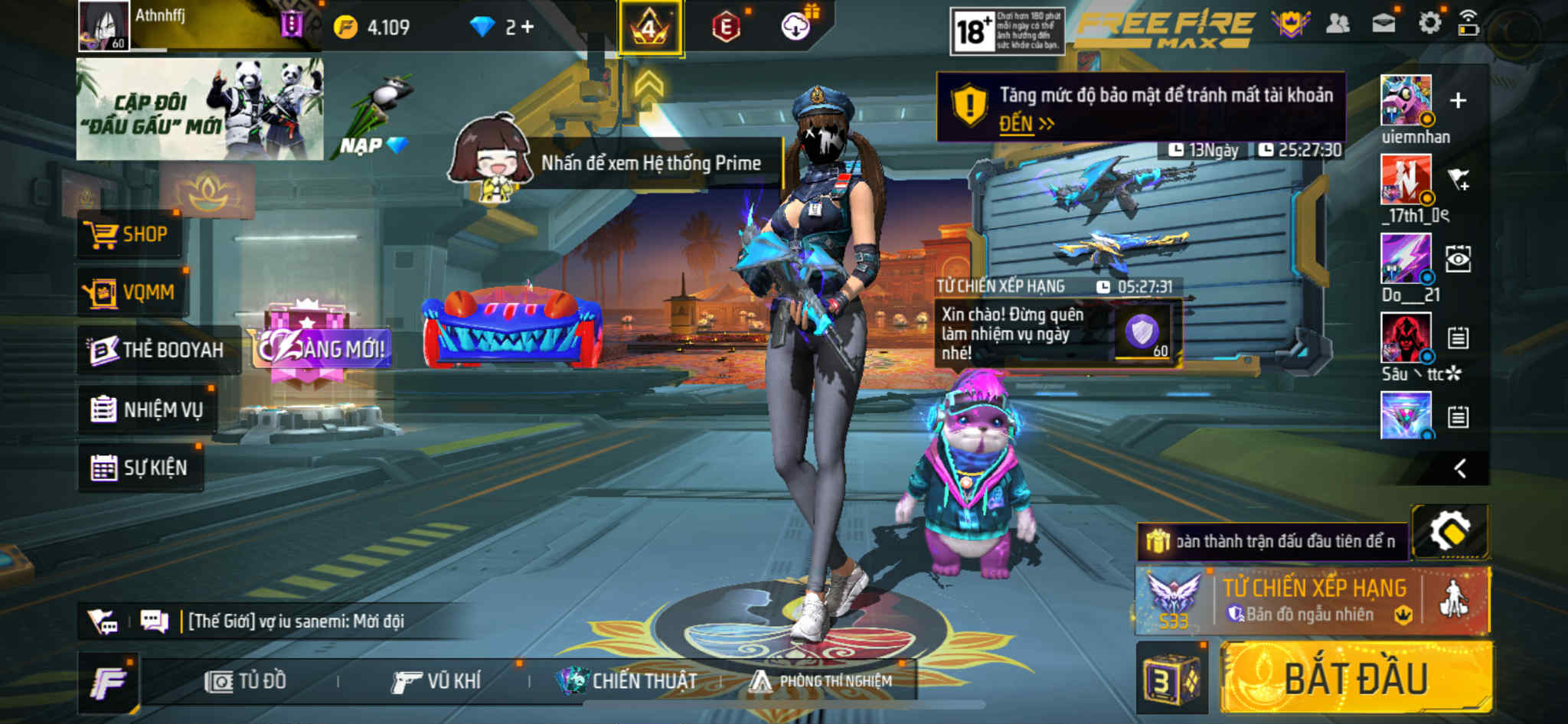Switch to VŨ KHÍ weapons tab
This screenshot has width=1568, height=724.
(x=436, y=681)
